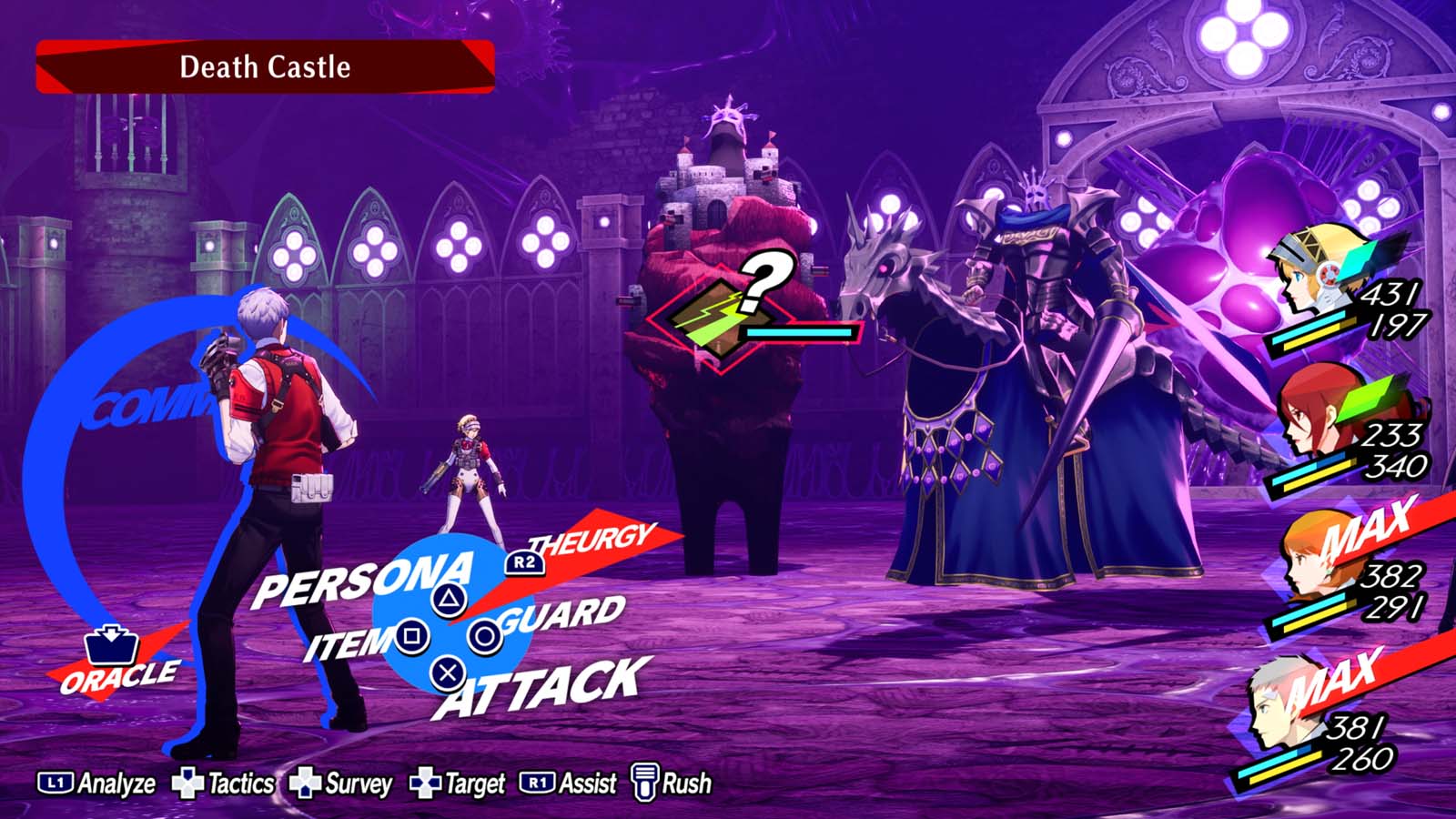The height and width of the screenshot is (819, 1456).
Task: Choose Tactics from the bottom bar
Action: click(x=187, y=781)
